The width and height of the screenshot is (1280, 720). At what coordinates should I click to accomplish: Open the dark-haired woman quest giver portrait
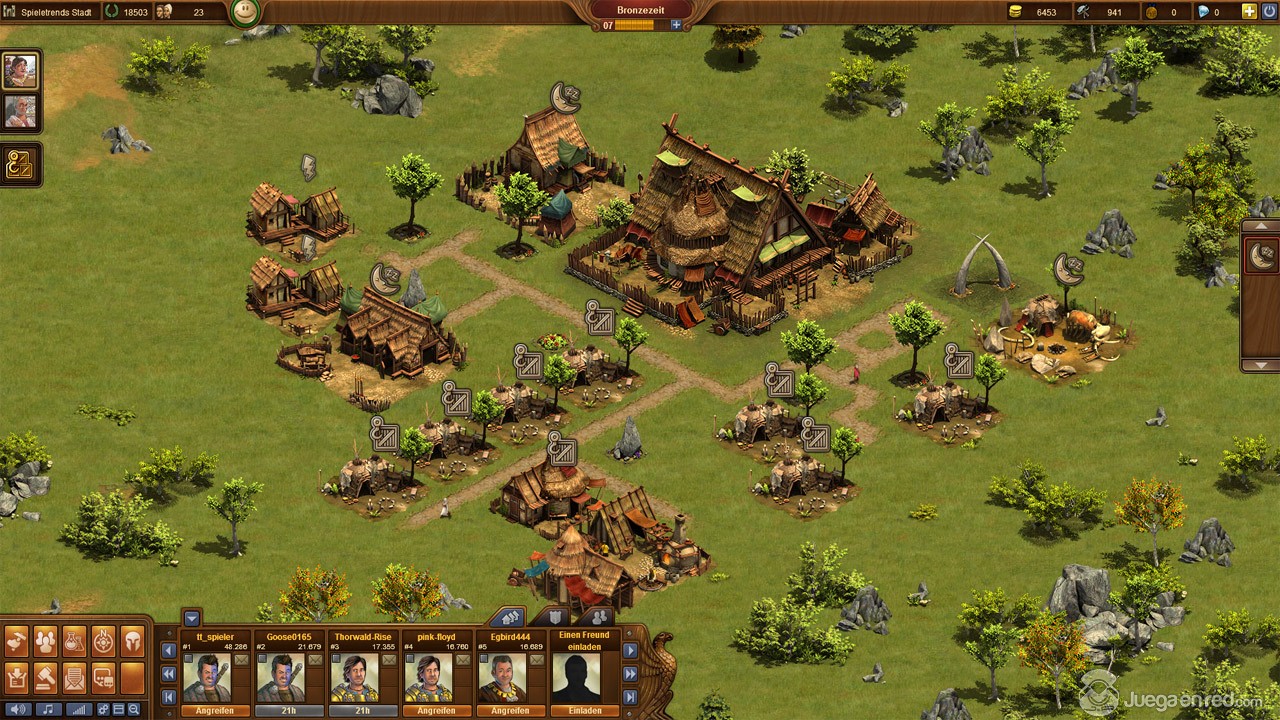20,72
